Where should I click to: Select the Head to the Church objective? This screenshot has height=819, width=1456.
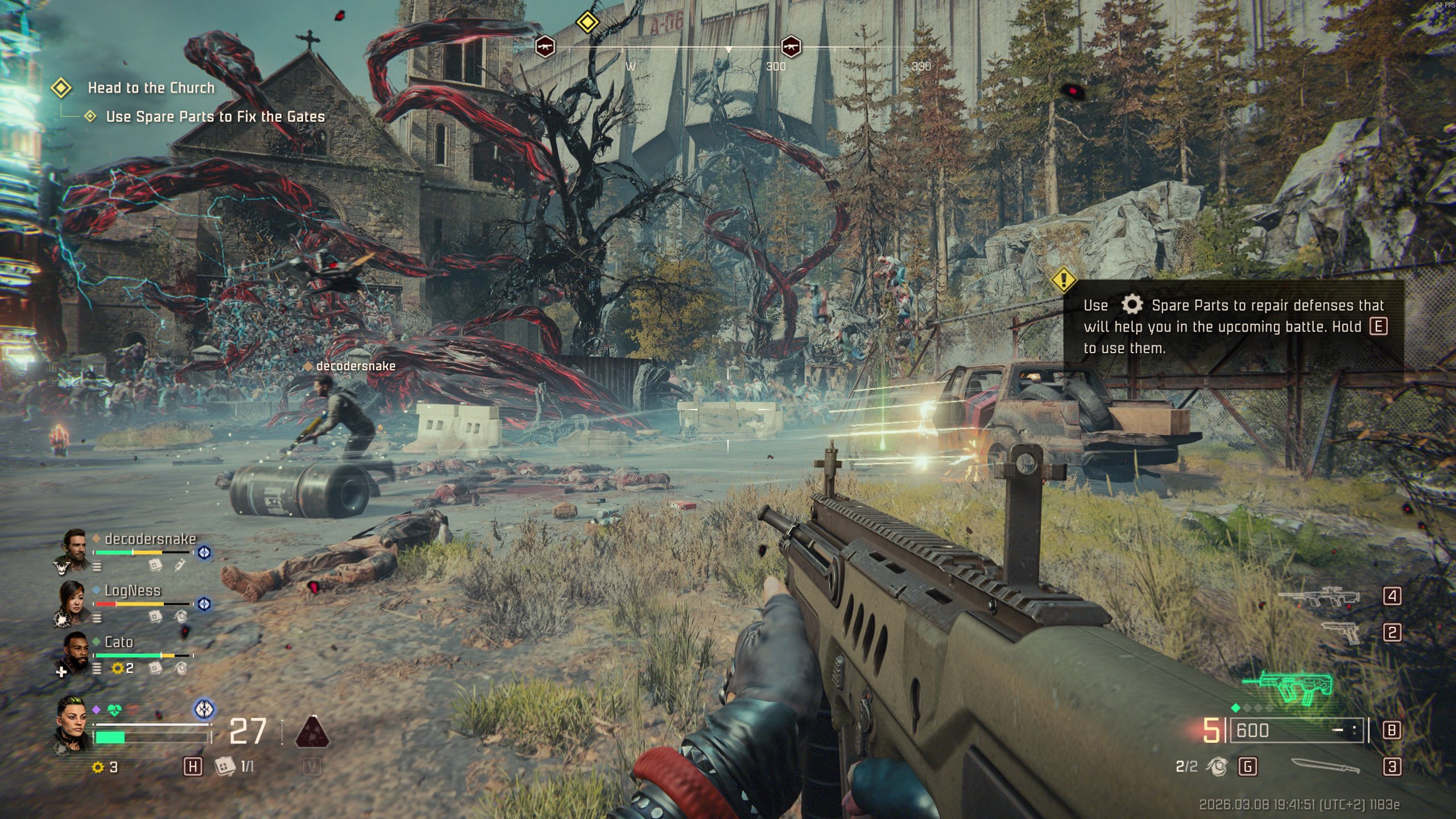click(151, 88)
